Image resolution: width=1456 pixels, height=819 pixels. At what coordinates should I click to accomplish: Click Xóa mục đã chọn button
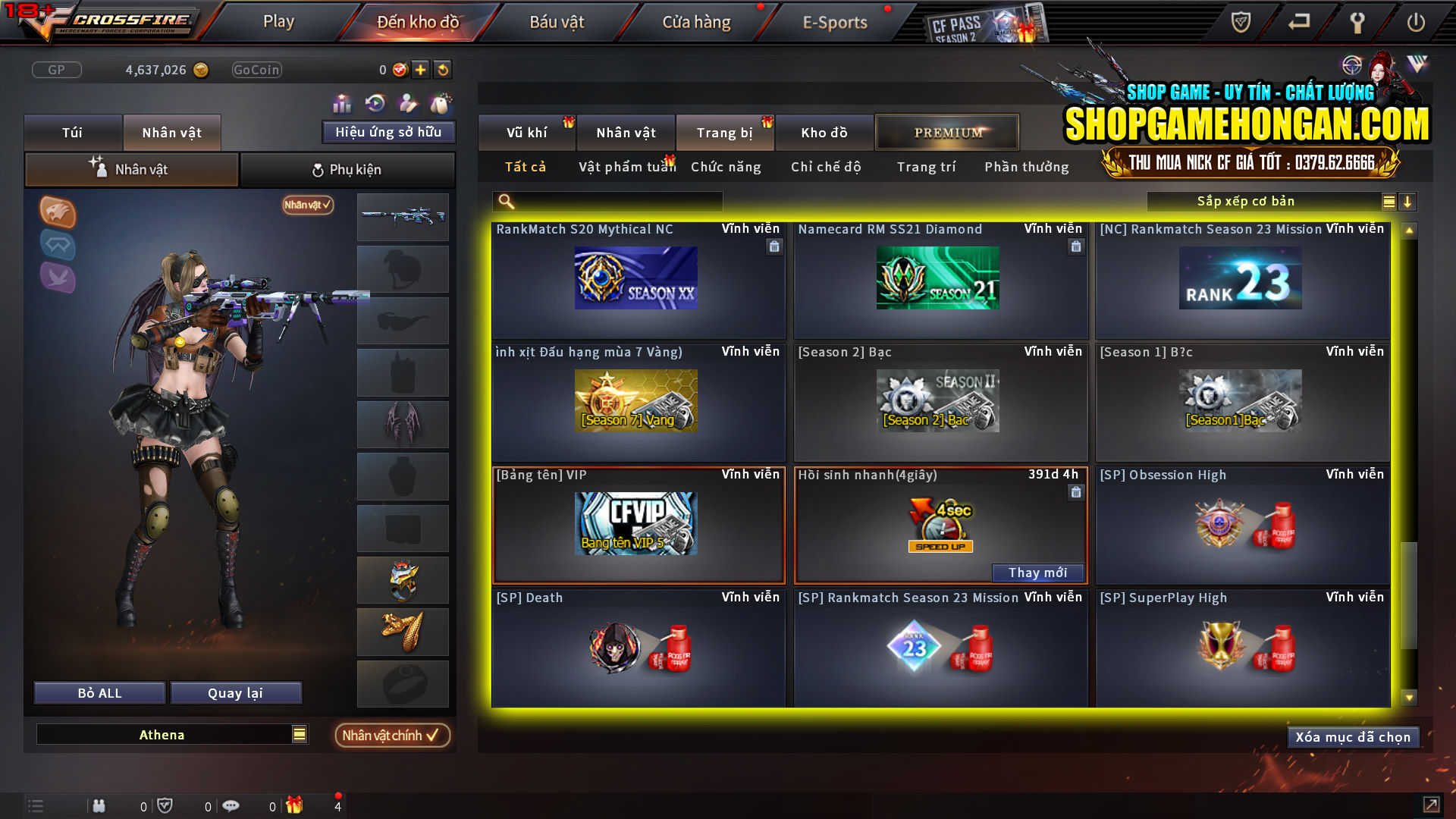1353,736
